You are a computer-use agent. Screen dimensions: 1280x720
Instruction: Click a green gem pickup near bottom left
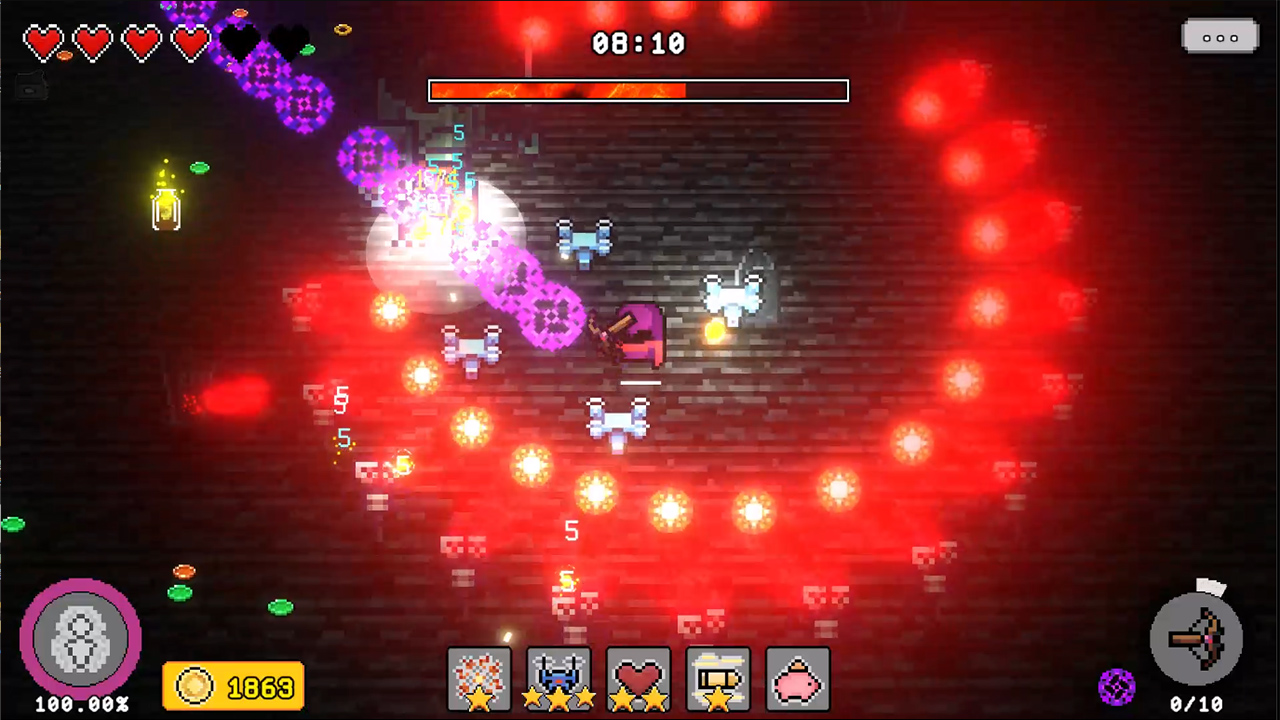click(x=182, y=593)
